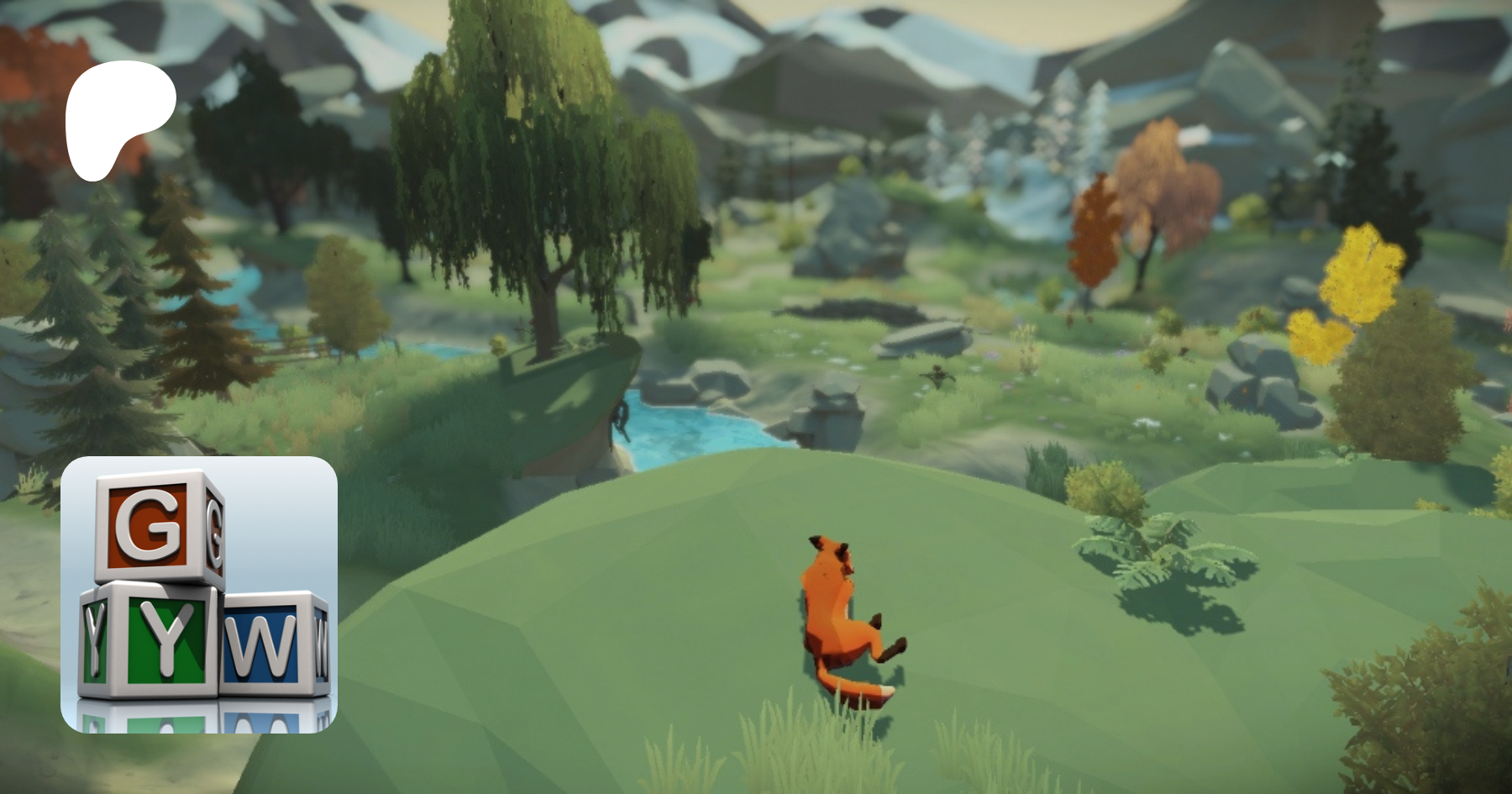The height and width of the screenshot is (794, 1512).
Task: Click the white Patreon logo
Action: pos(119,118)
